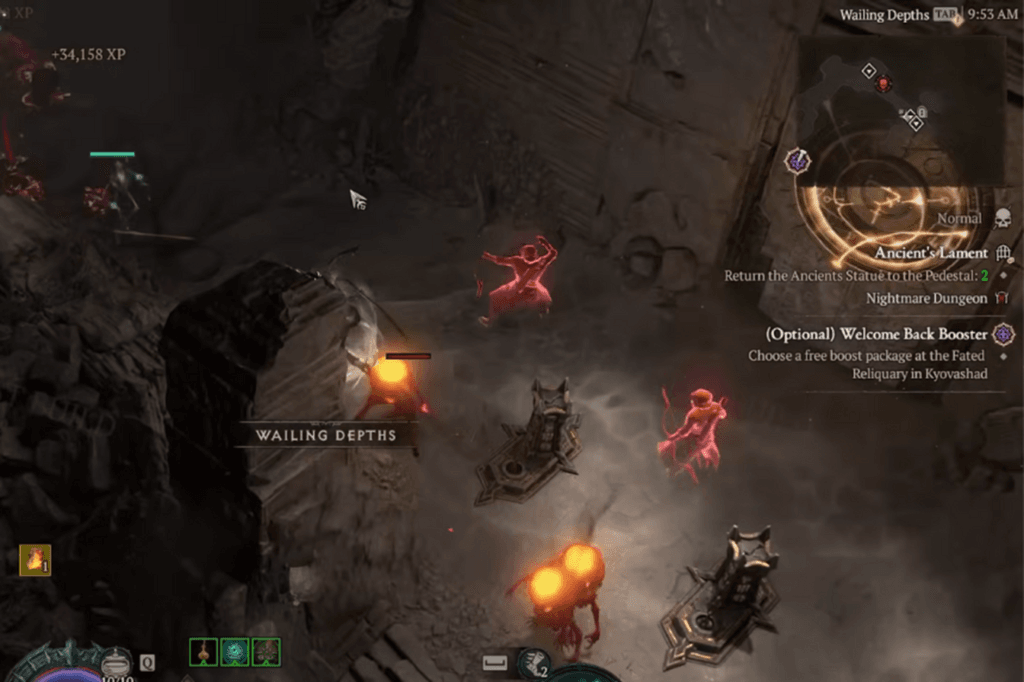Activate the evade boot ability
Viewport: 1024px width, 682px height.
533,661
